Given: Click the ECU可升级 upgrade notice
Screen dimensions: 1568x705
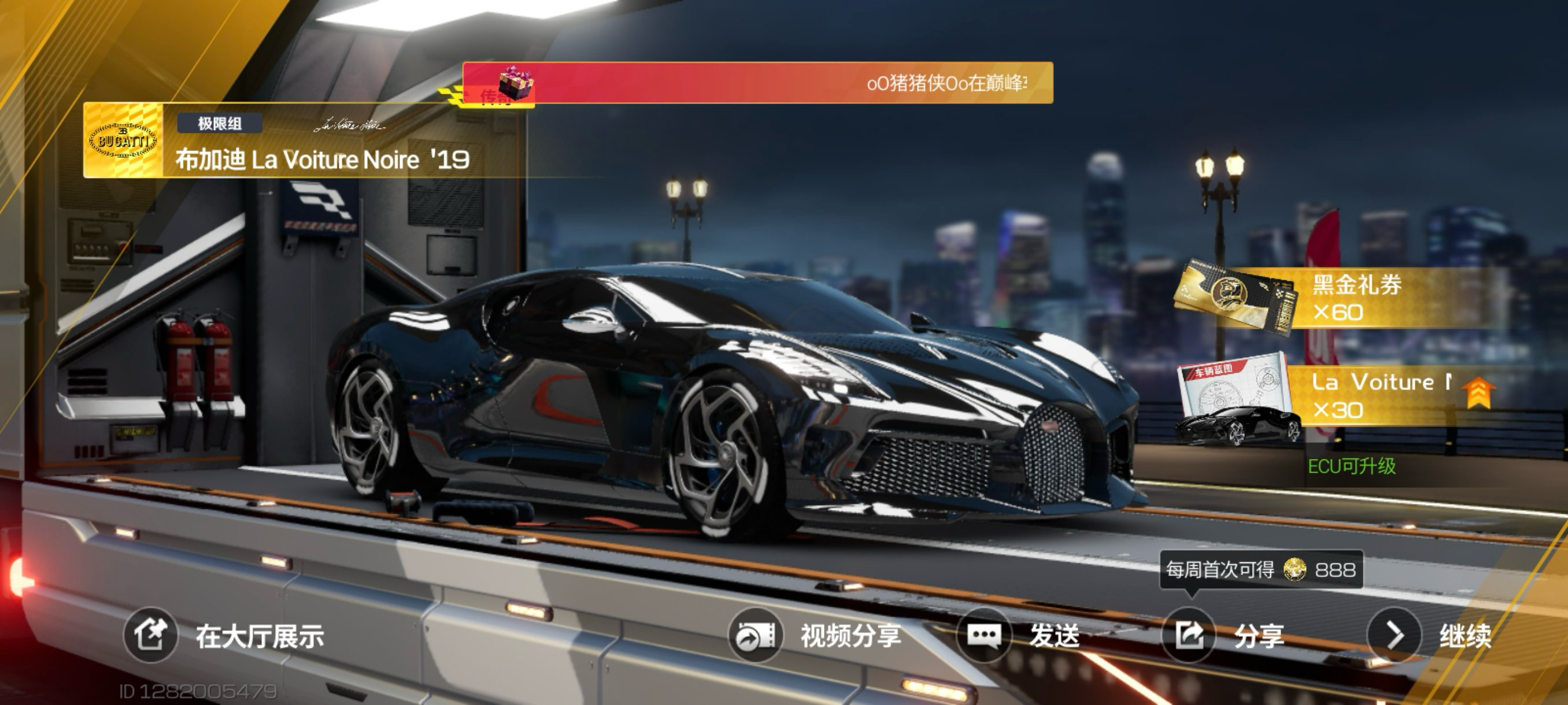Looking at the screenshot, I should click(1351, 466).
